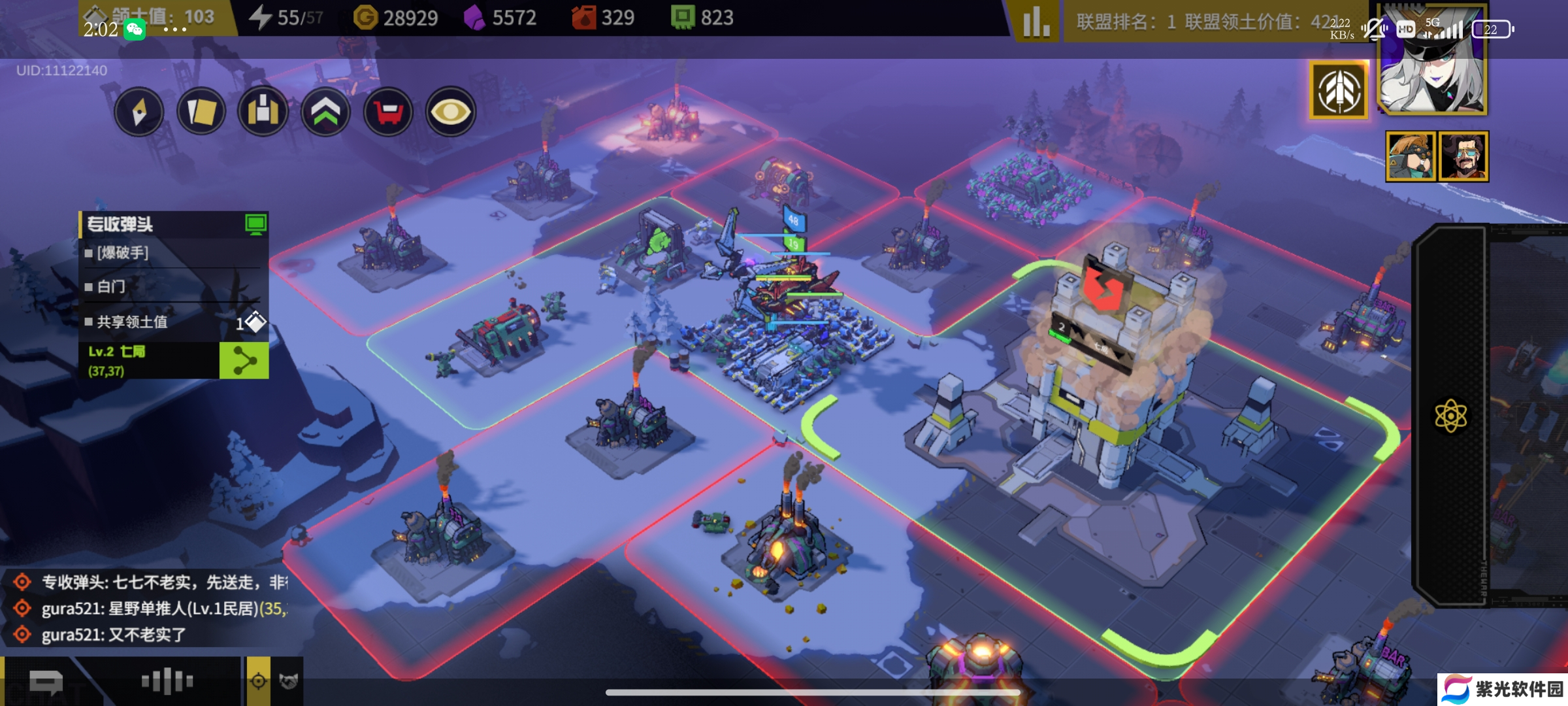Open the red shopping cart shop
Image resolution: width=1568 pixels, height=706 pixels.
click(x=388, y=112)
